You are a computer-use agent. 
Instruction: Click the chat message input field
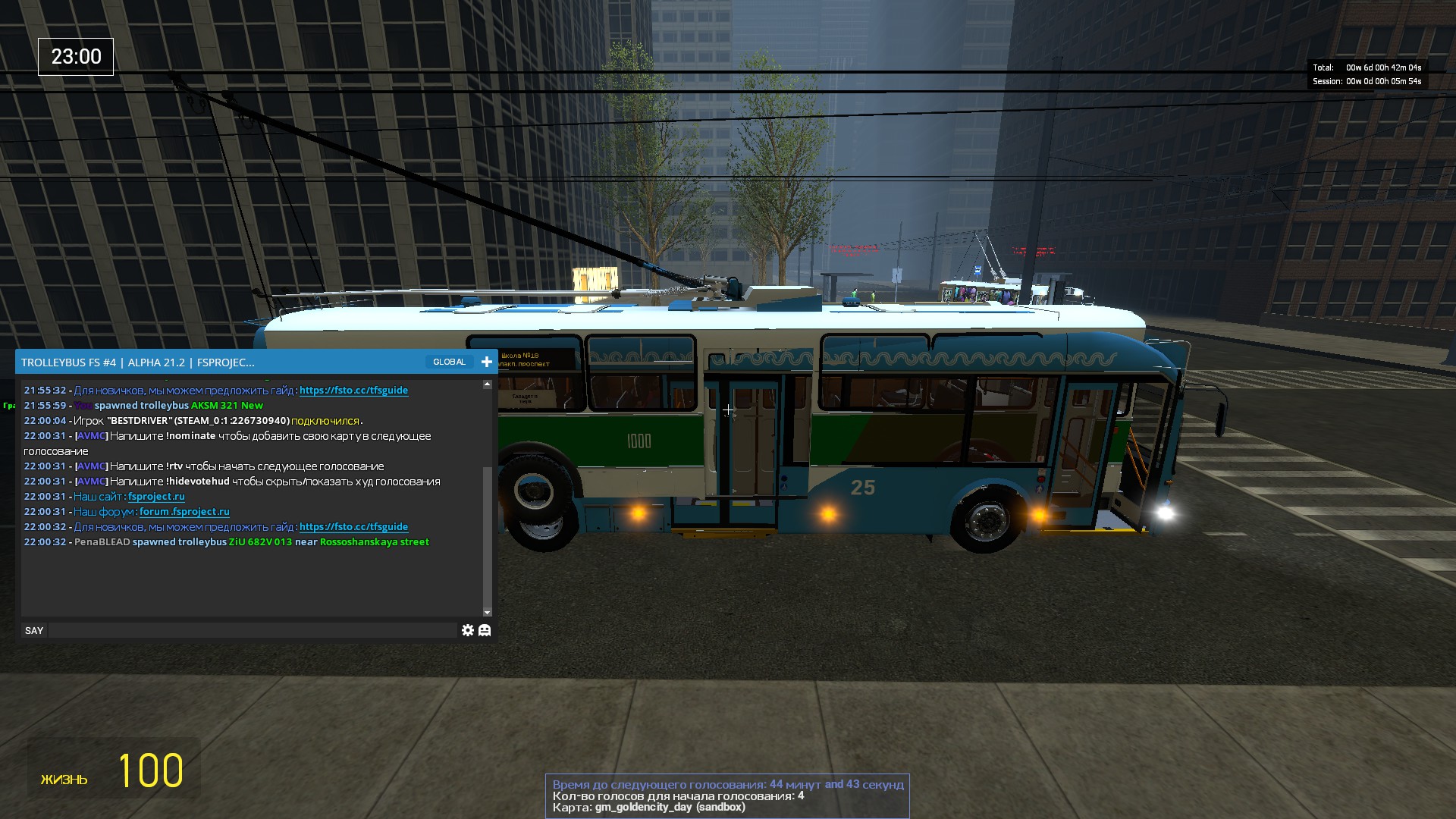click(253, 630)
